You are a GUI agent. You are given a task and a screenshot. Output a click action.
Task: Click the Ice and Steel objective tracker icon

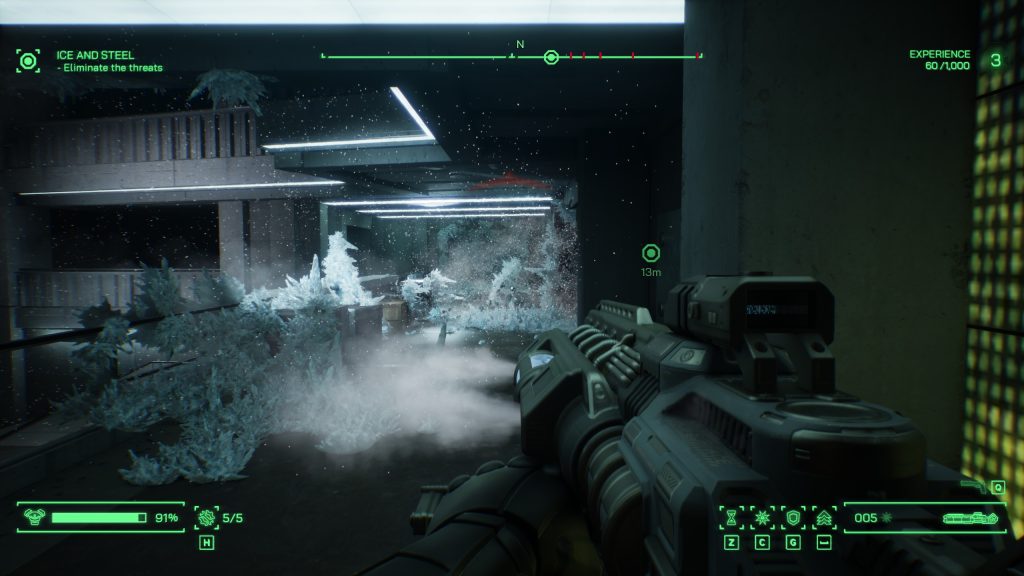(28, 61)
